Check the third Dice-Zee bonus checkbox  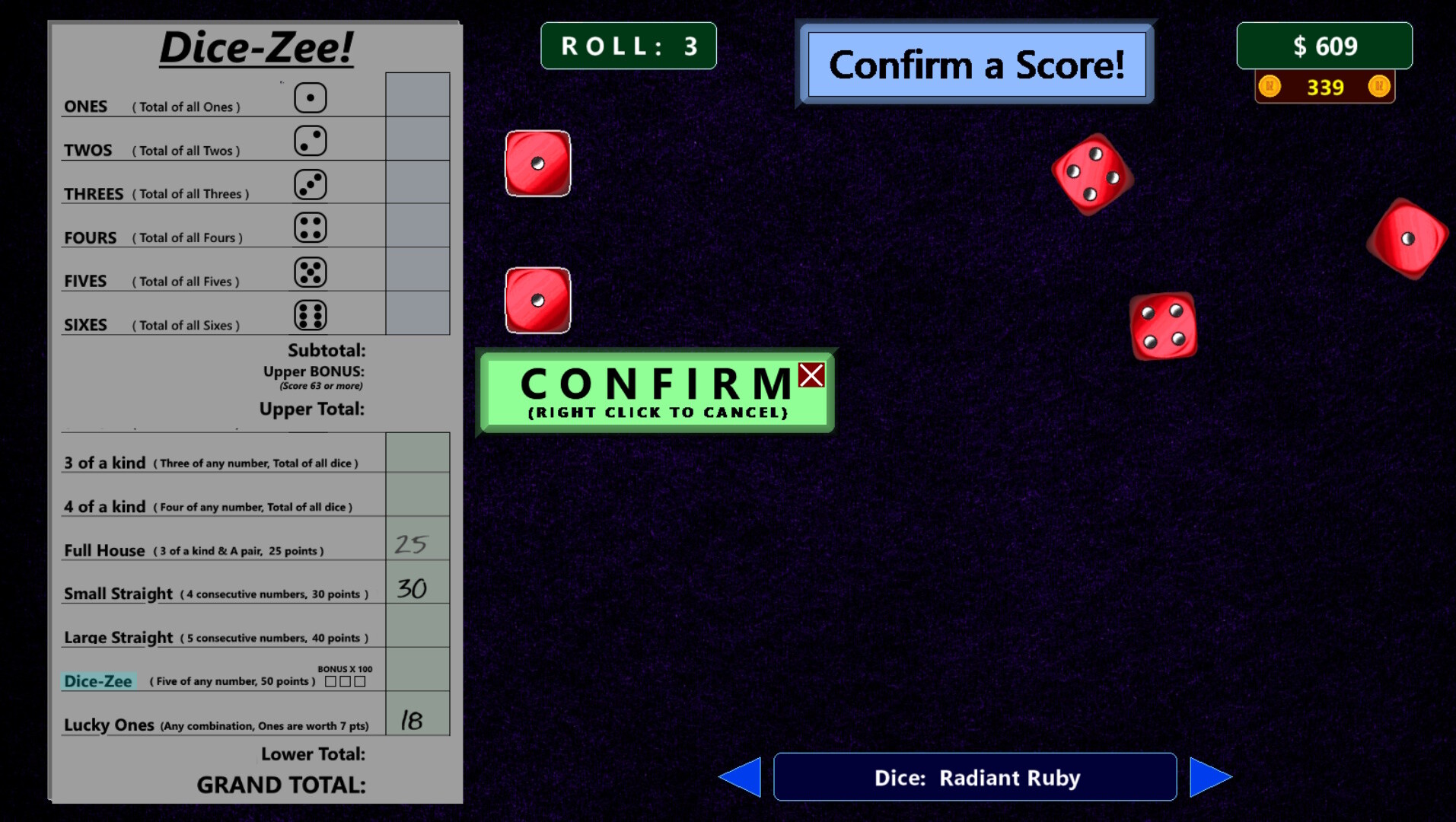(x=359, y=683)
